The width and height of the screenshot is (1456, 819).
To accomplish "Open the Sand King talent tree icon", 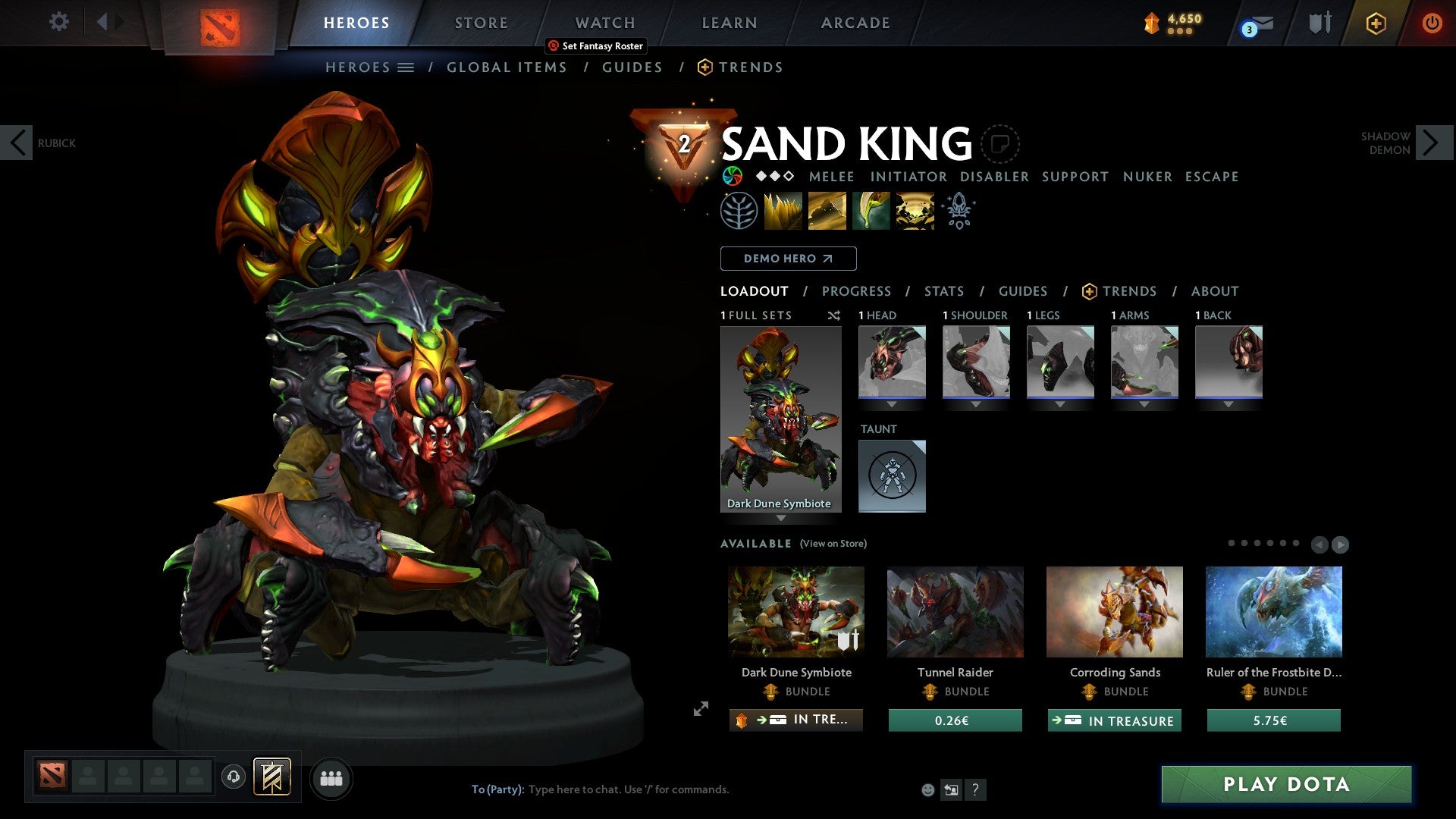I will coord(739,210).
